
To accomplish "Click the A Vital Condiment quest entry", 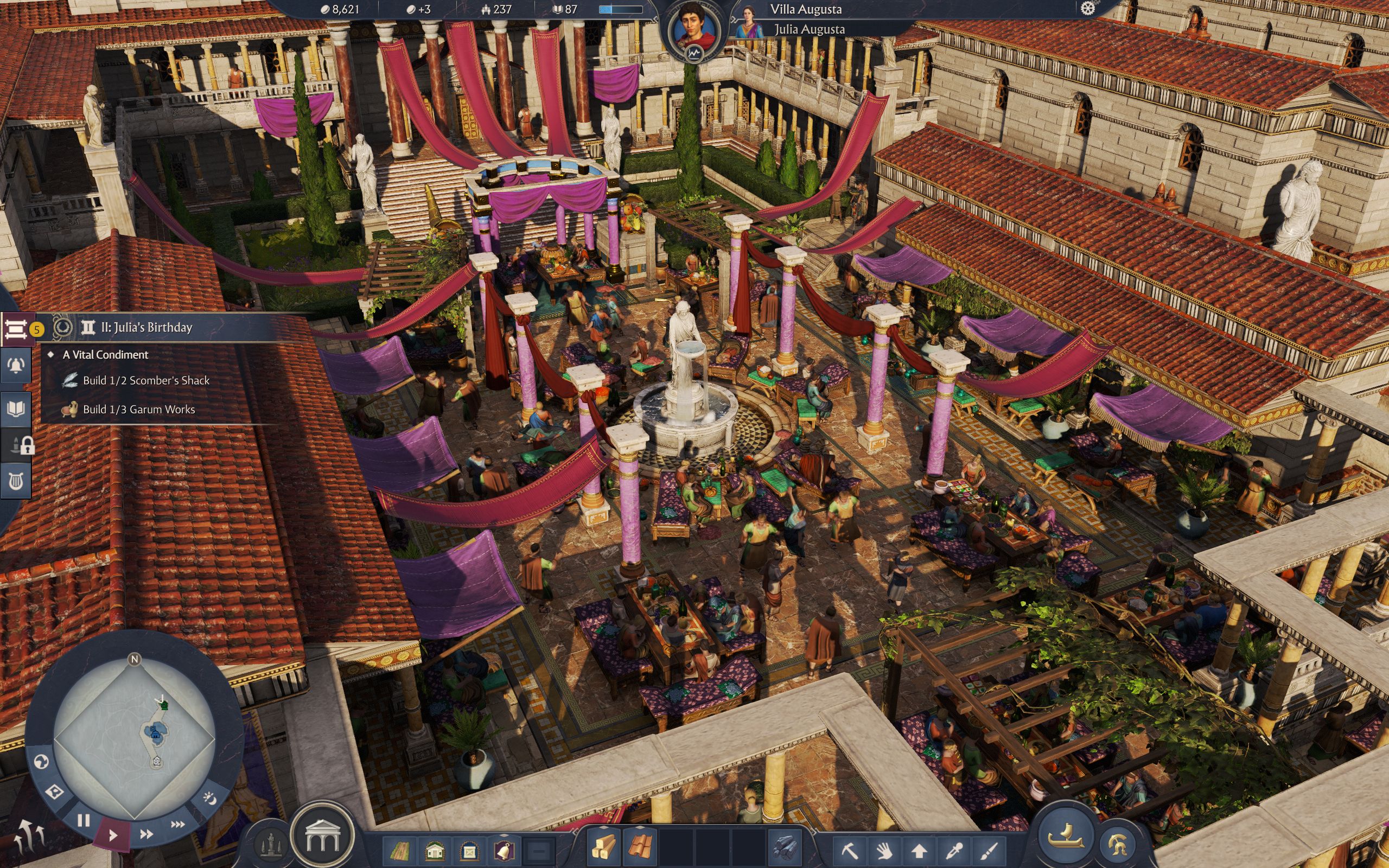I will (x=106, y=355).
